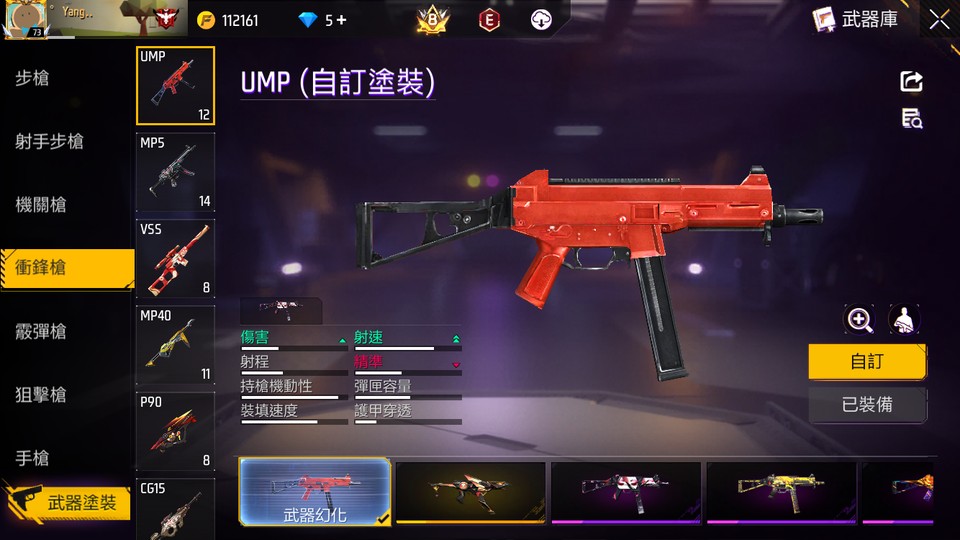
Task: Choose the VSS weapon thumbnail
Action: pos(175,259)
